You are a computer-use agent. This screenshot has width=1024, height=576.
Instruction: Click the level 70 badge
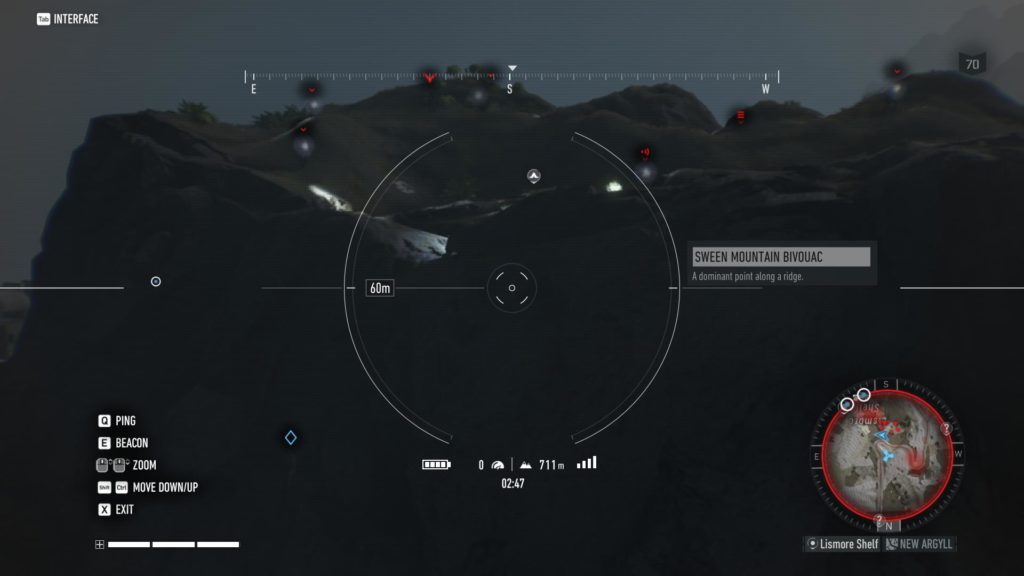pyautogui.click(x=971, y=64)
